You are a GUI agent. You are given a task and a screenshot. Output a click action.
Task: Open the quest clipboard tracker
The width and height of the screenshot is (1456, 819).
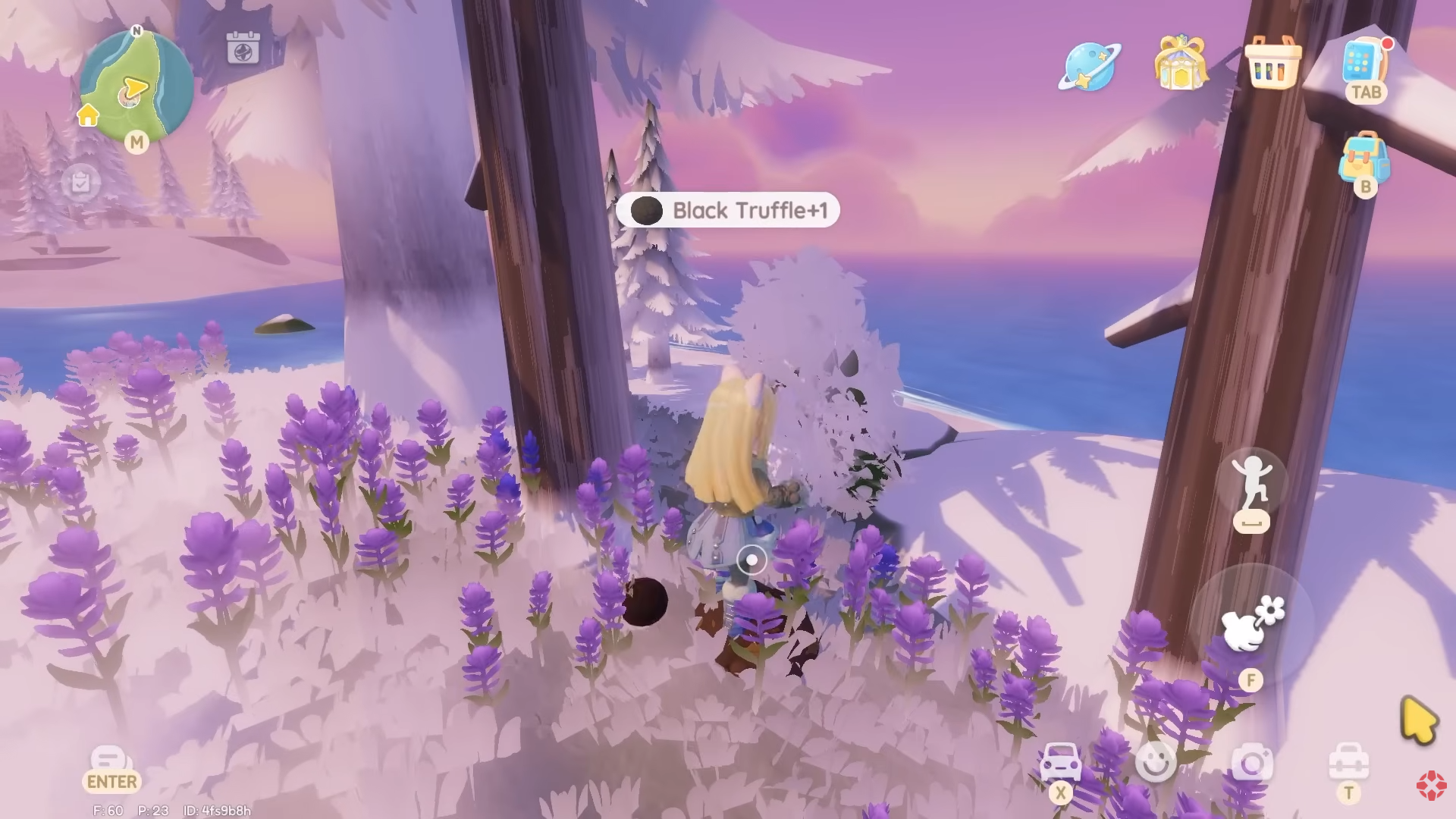point(80,182)
